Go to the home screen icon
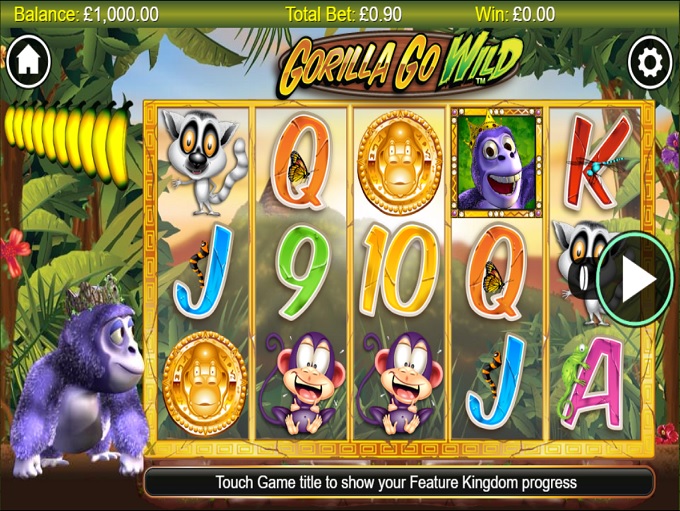The height and width of the screenshot is (511, 680). click(x=28, y=61)
